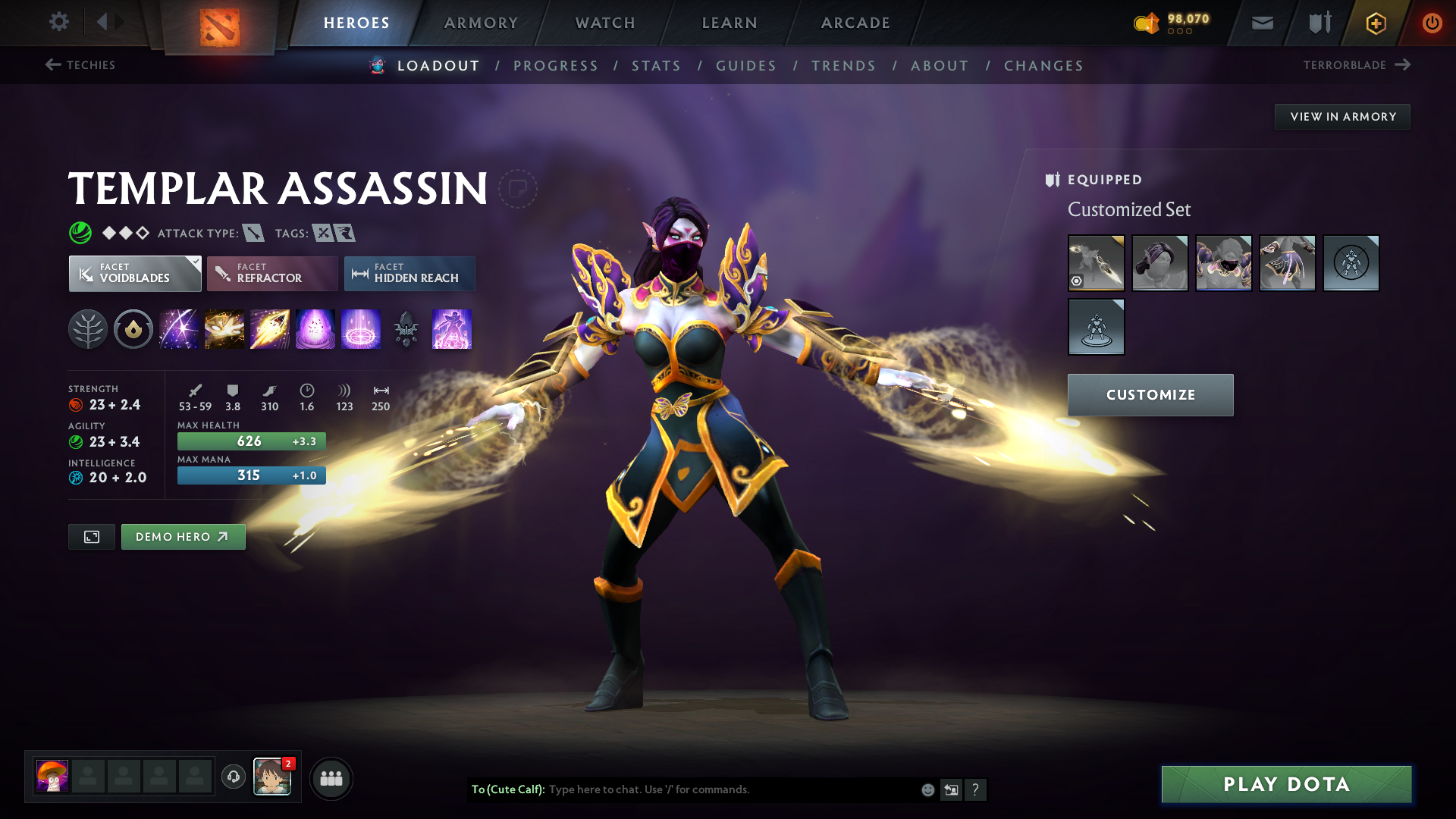
Task: Select the Voidblades facet
Action: point(134,274)
